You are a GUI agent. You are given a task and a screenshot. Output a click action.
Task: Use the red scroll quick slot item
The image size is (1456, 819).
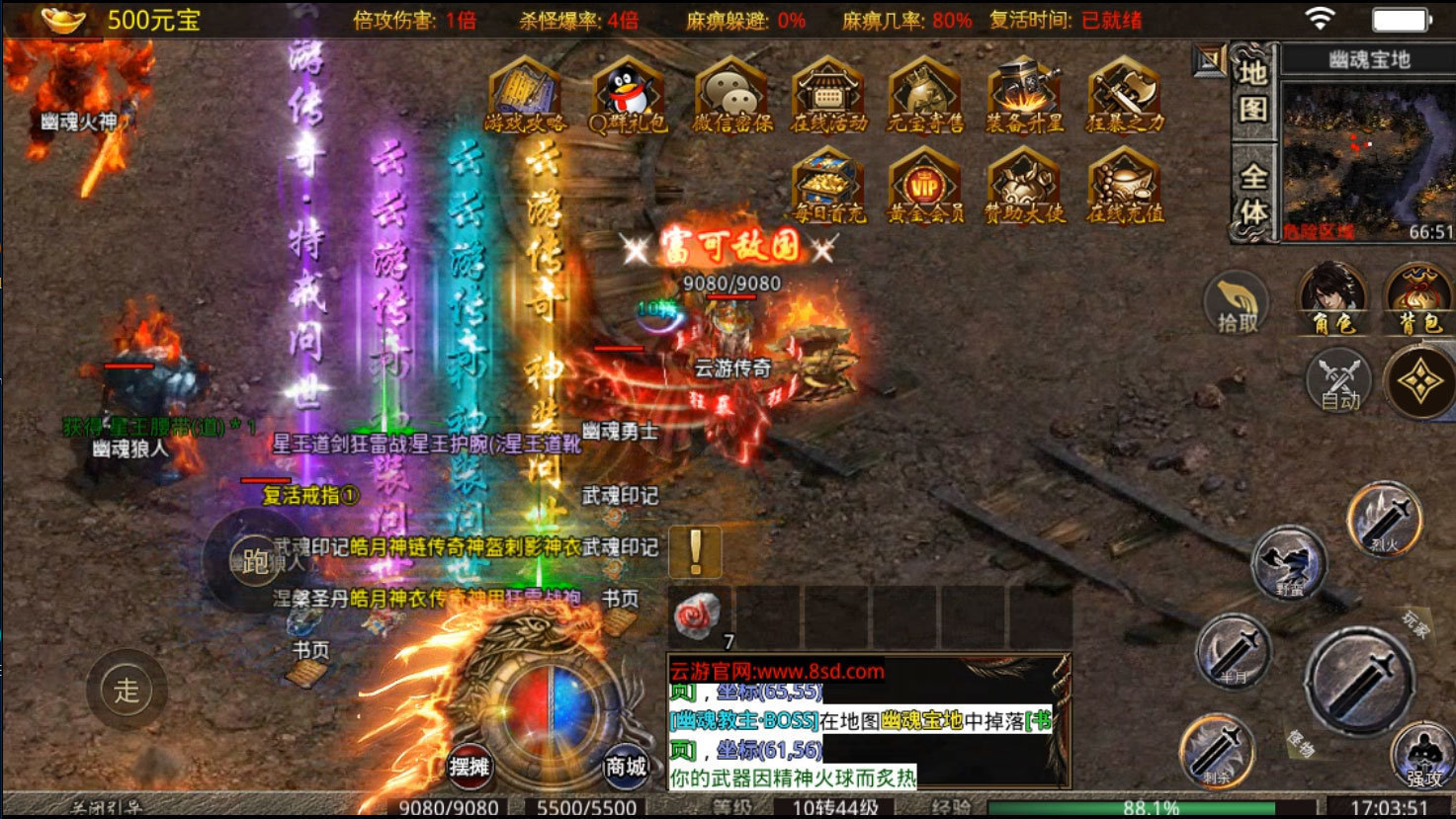tap(698, 615)
